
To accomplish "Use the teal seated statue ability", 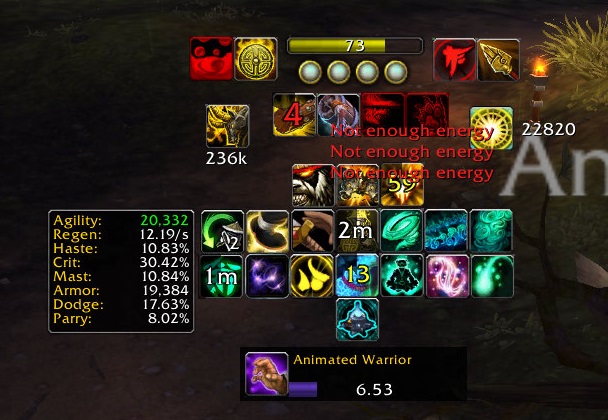I will 356,320.
